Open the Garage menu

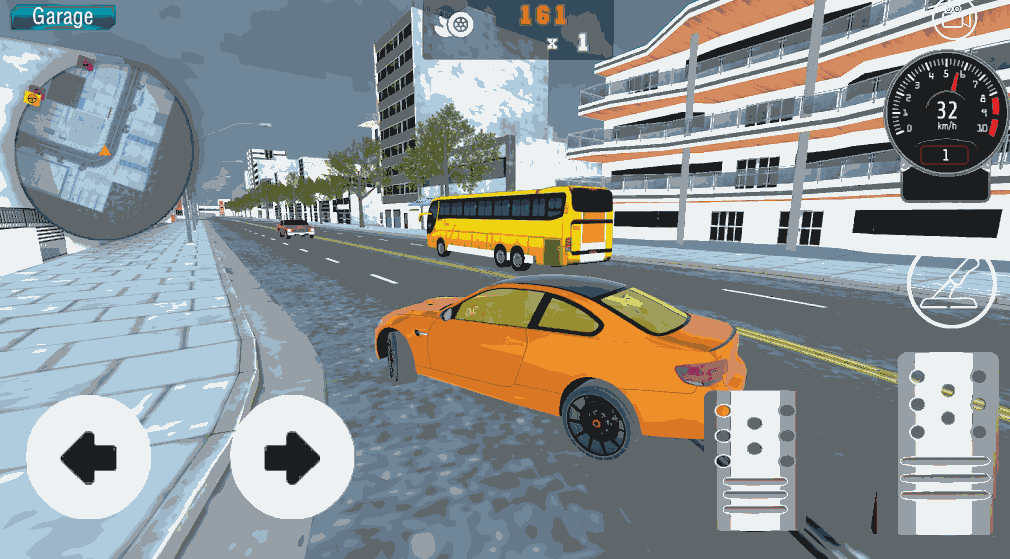tap(62, 17)
